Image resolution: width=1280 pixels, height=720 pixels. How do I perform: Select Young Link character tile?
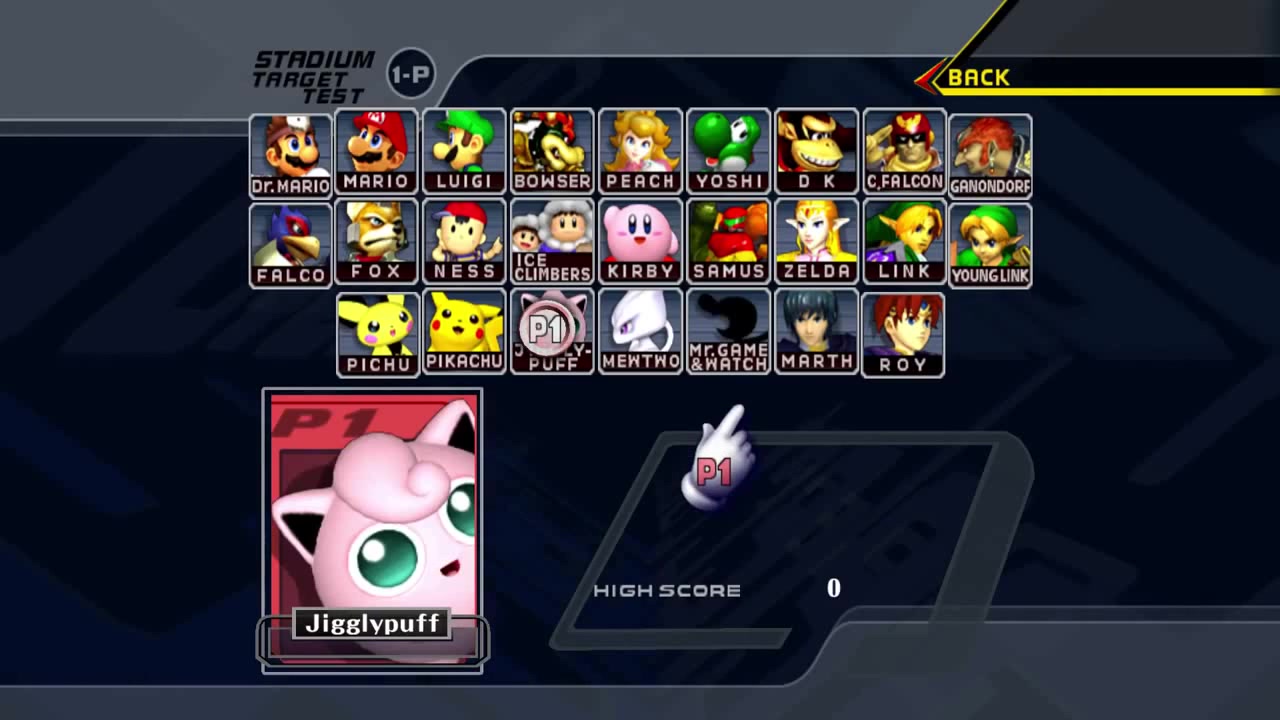(990, 245)
